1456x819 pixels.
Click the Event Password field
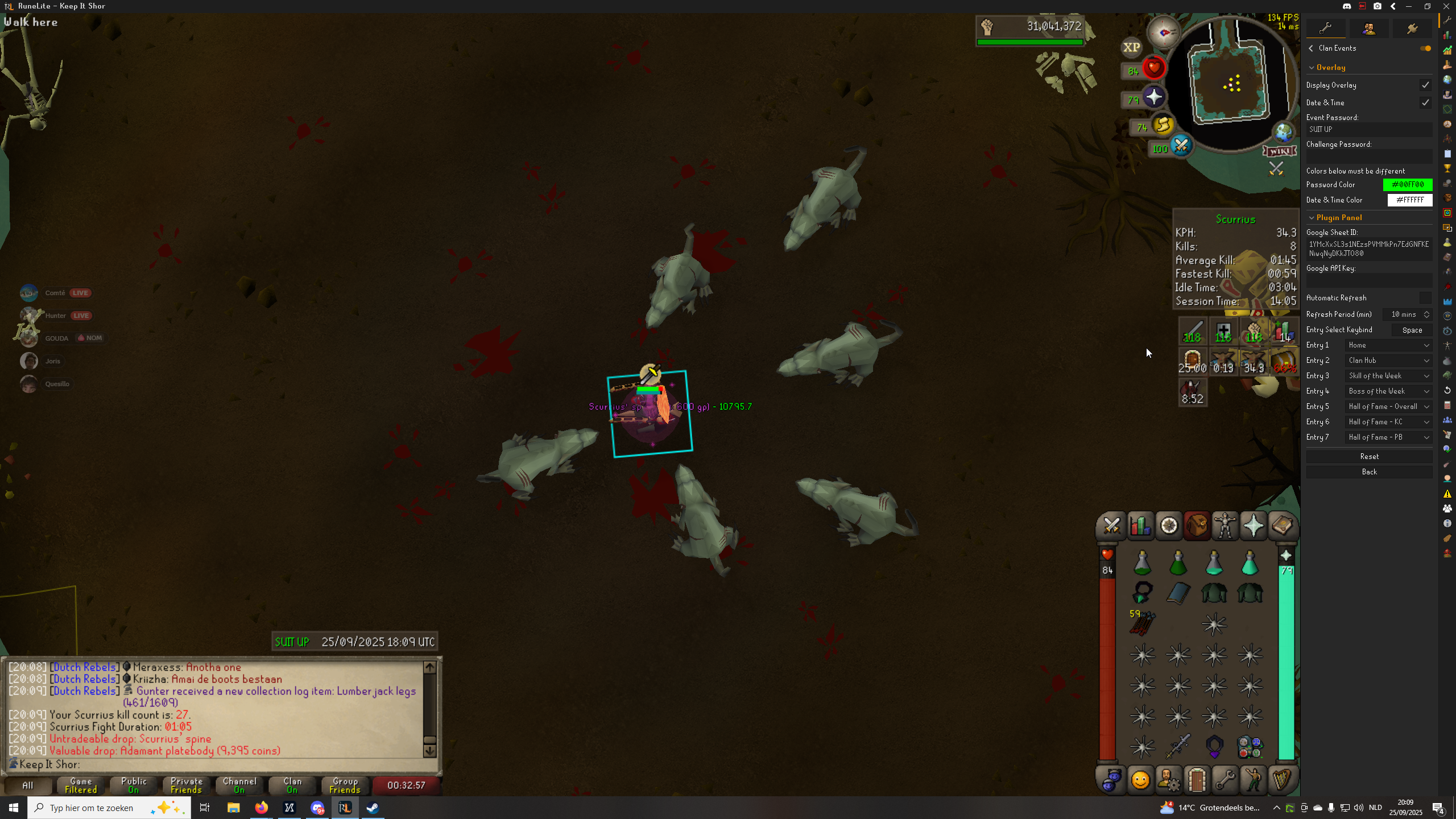[1368, 130]
